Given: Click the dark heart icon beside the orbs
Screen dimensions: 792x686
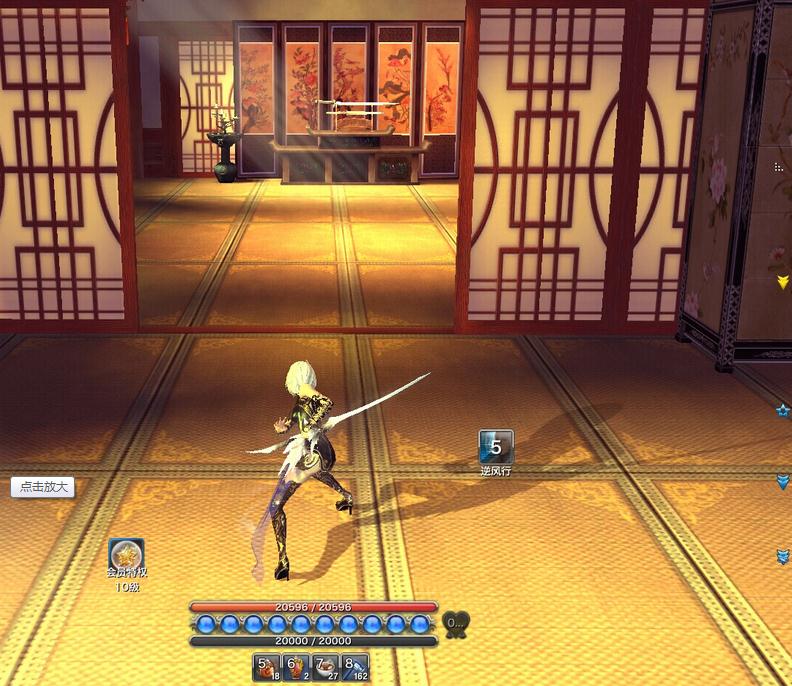Looking at the screenshot, I should pyautogui.click(x=455, y=624).
